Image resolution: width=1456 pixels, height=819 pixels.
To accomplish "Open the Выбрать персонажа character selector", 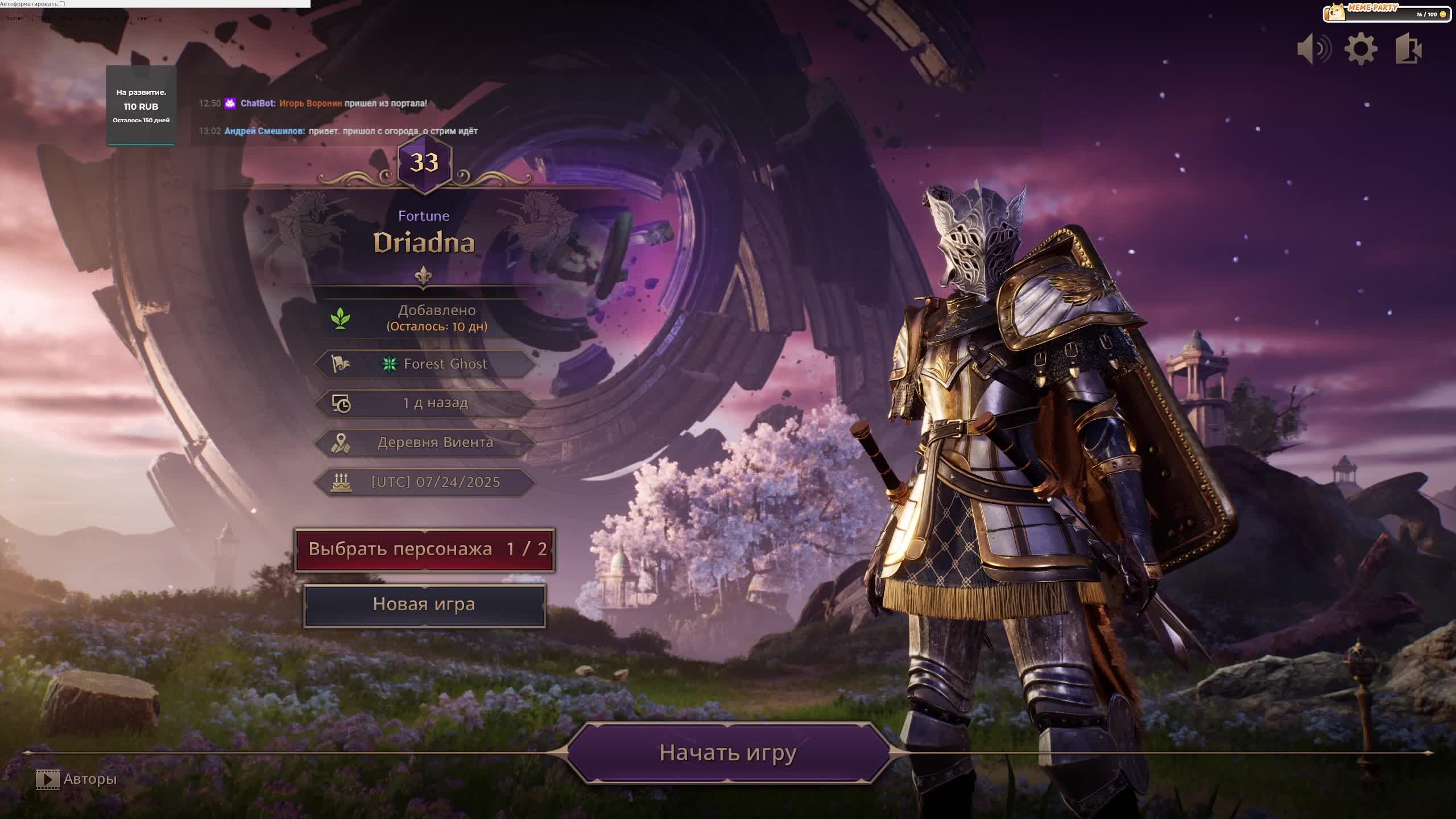I will (425, 549).
